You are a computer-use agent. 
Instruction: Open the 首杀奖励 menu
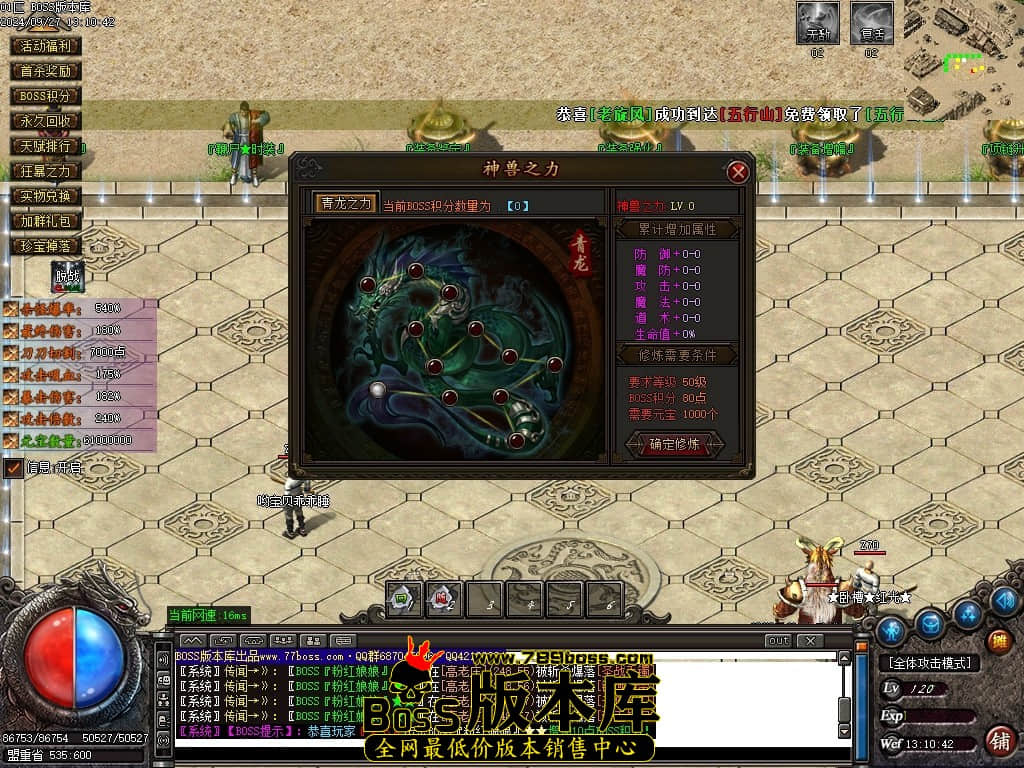(x=46, y=71)
